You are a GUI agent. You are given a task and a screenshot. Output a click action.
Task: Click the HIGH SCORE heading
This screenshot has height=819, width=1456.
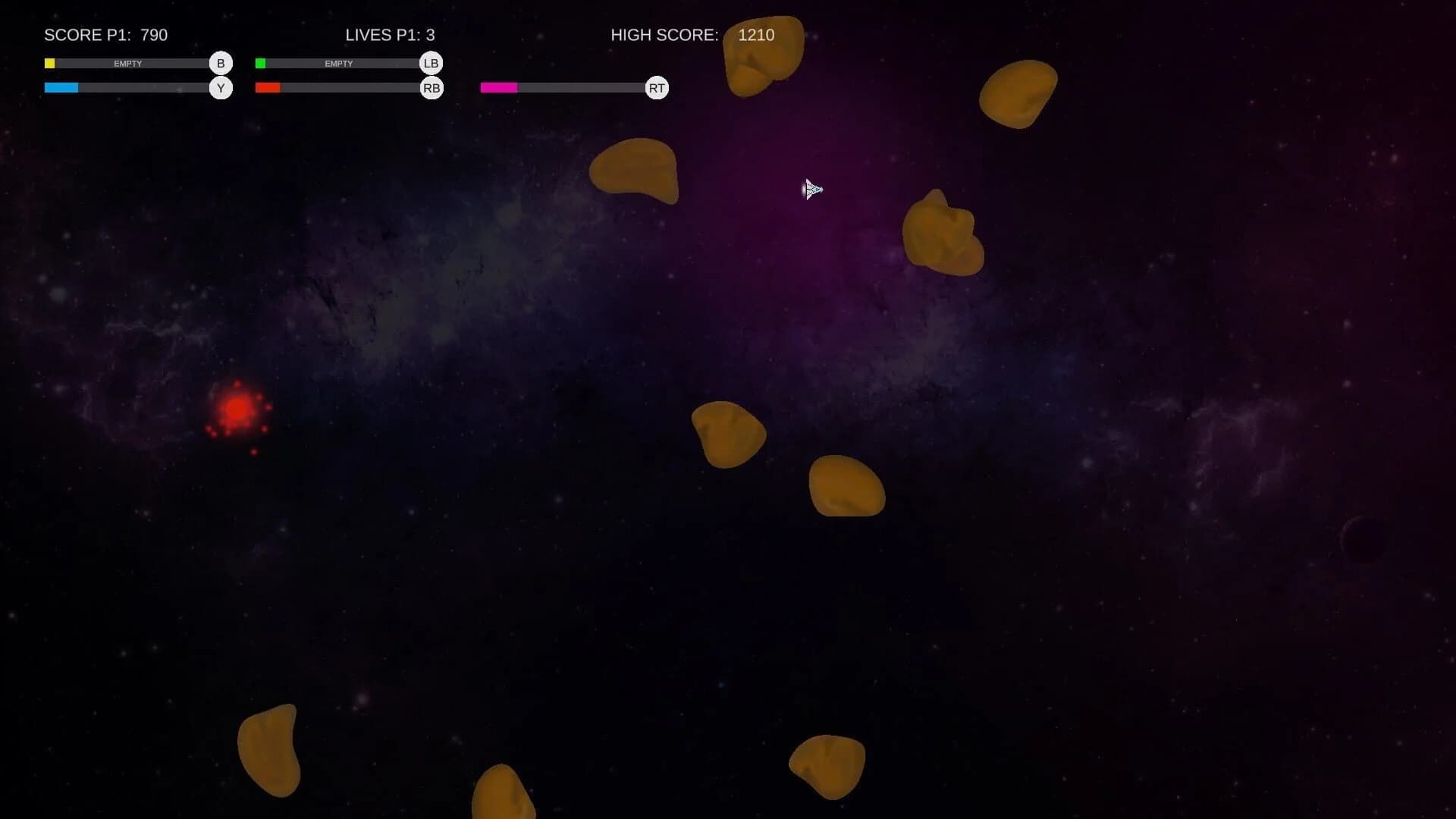coord(664,35)
